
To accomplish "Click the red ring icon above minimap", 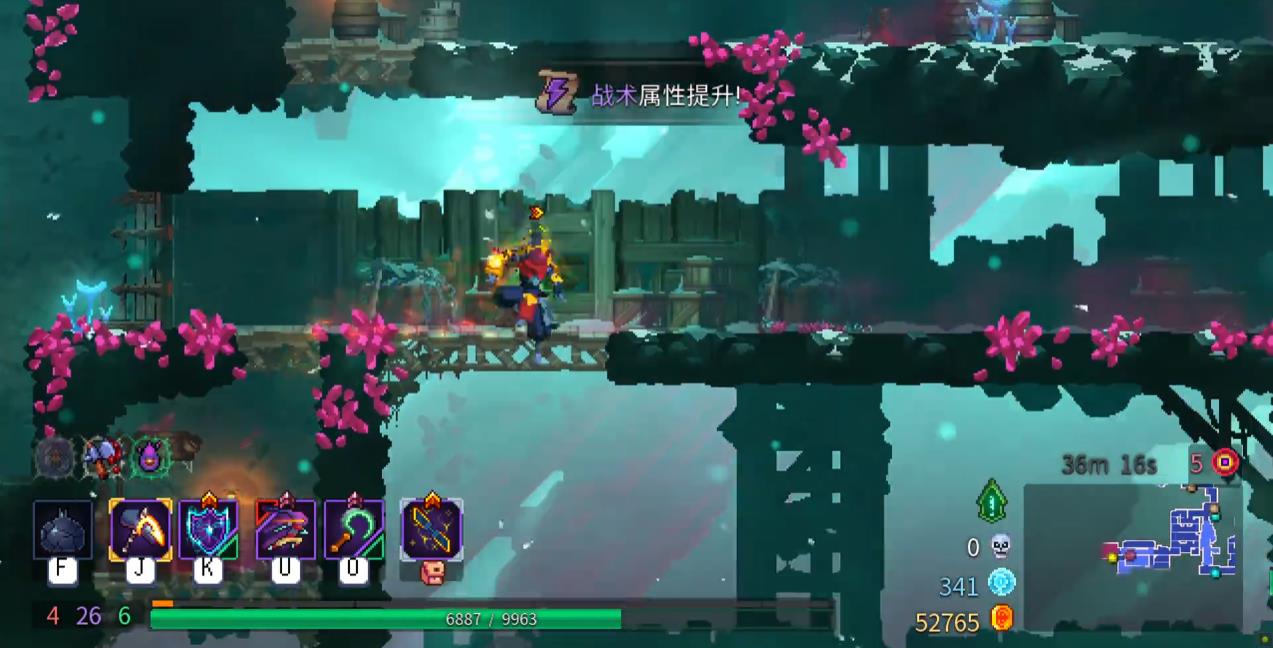I will click(x=1225, y=463).
